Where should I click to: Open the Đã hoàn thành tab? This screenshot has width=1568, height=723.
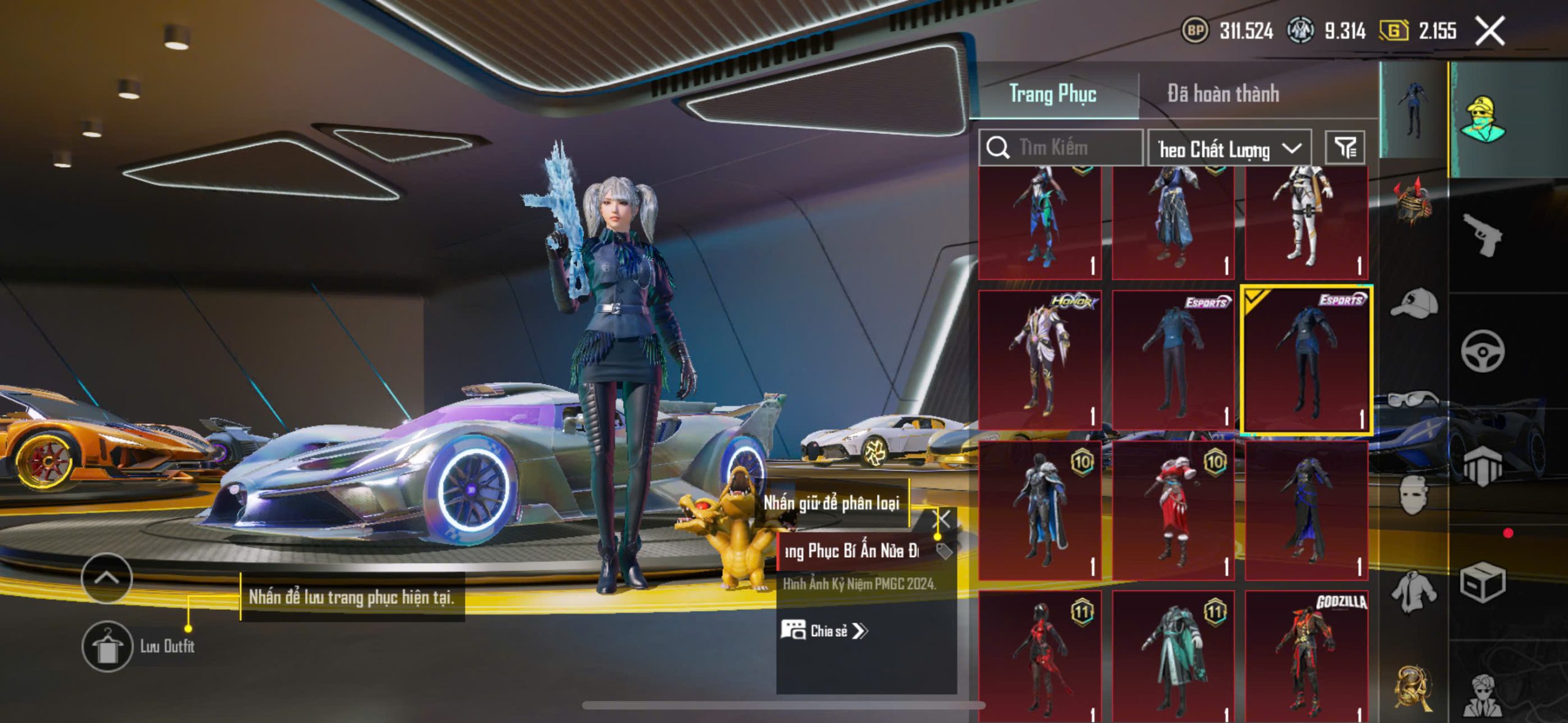tap(1223, 94)
